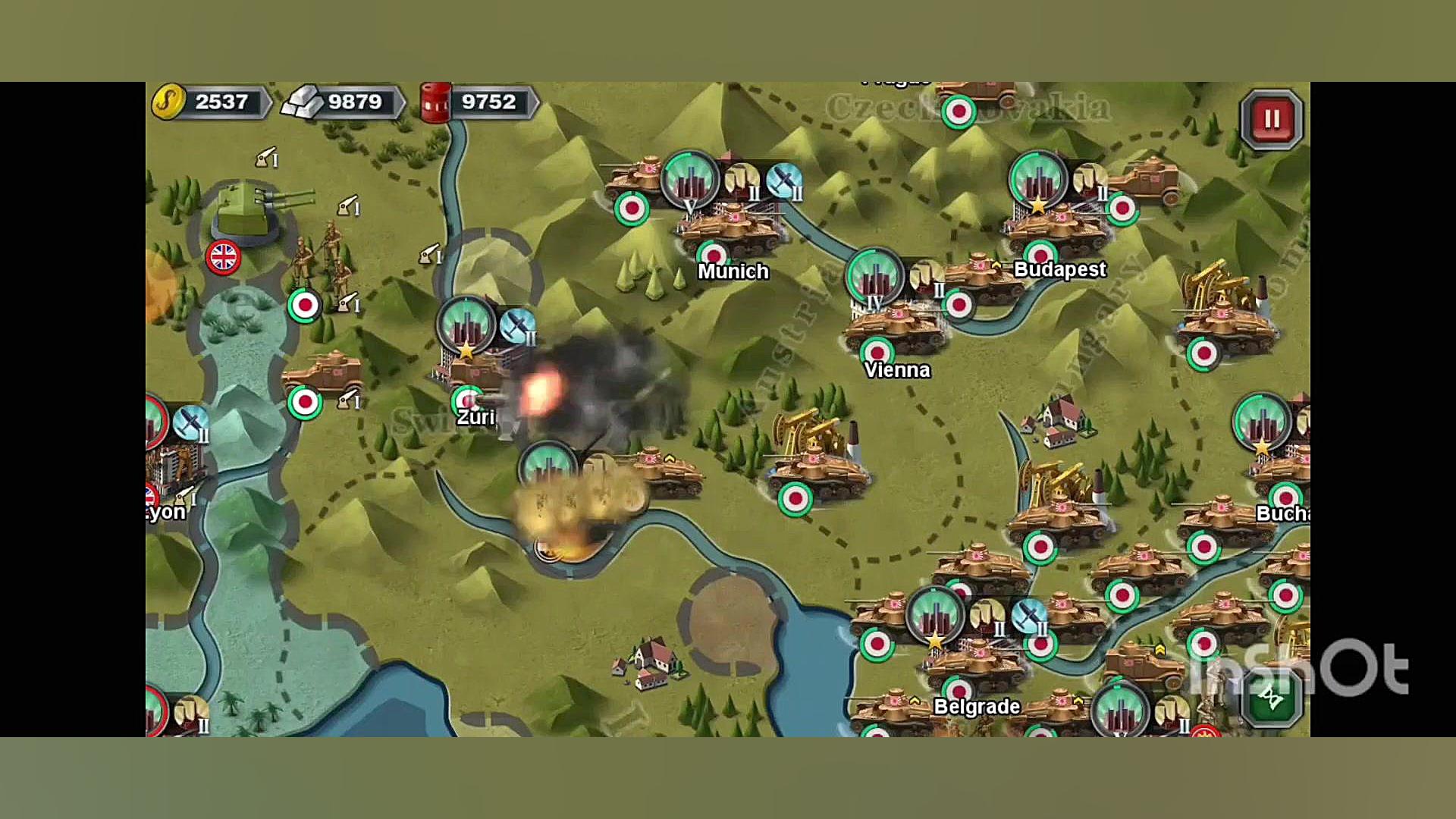Pause the game with the red button

click(1272, 119)
